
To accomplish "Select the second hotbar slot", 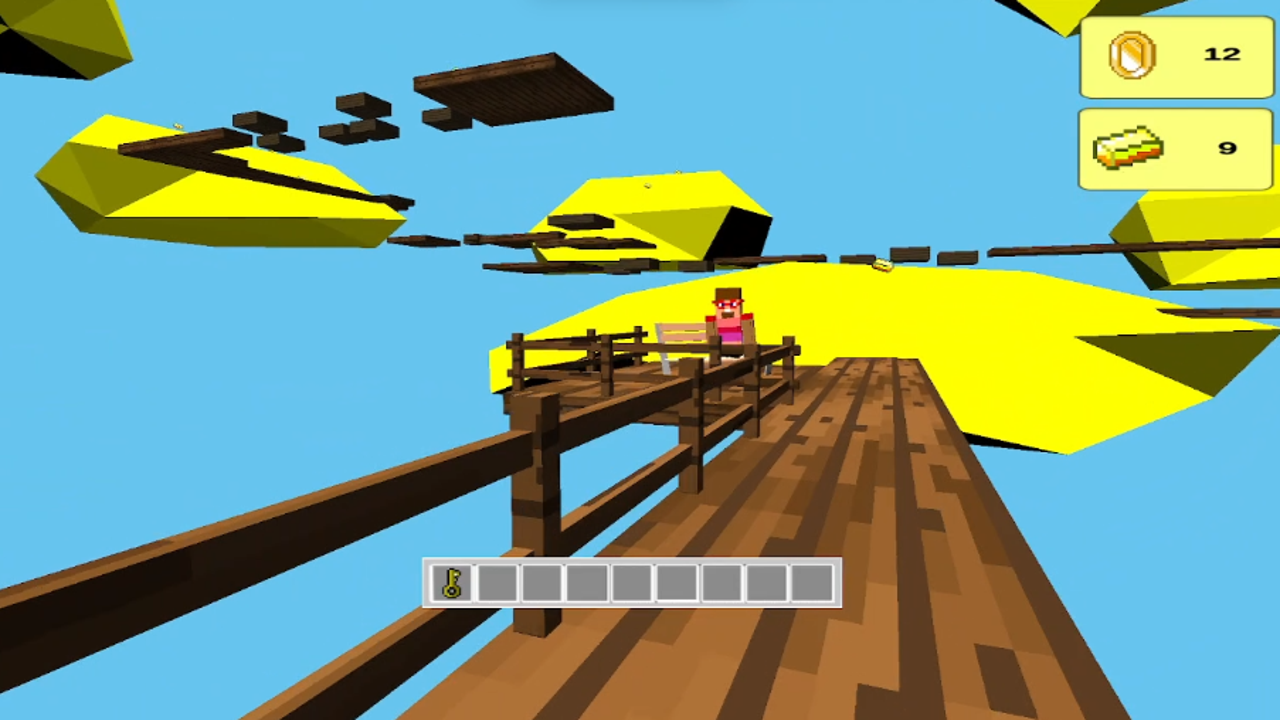I will (x=497, y=584).
